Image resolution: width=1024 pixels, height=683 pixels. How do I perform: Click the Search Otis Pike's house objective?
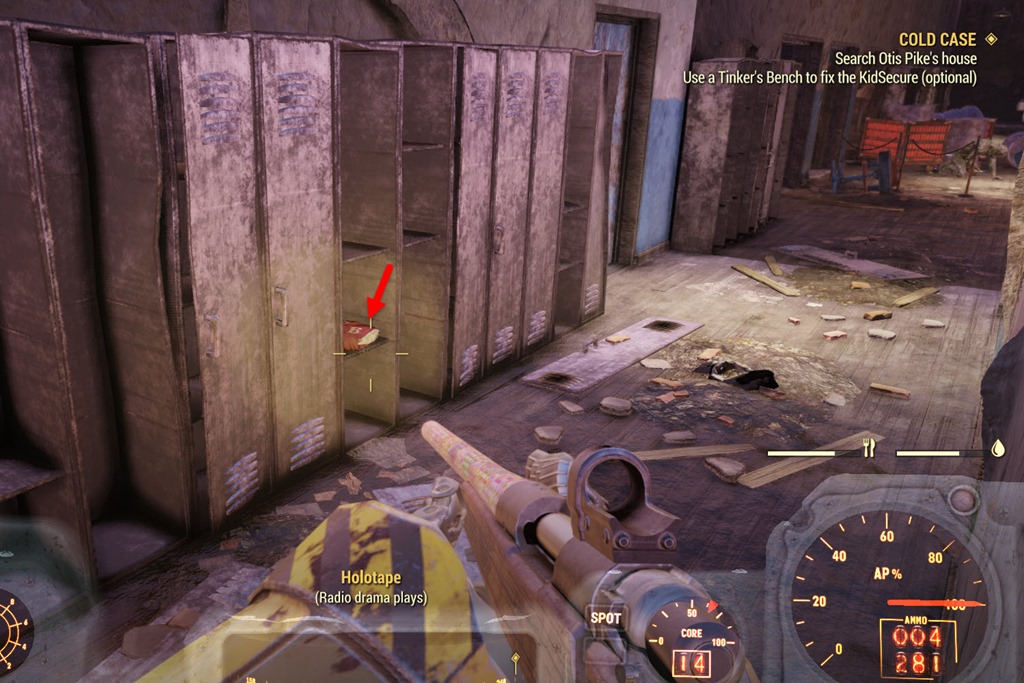pos(906,59)
